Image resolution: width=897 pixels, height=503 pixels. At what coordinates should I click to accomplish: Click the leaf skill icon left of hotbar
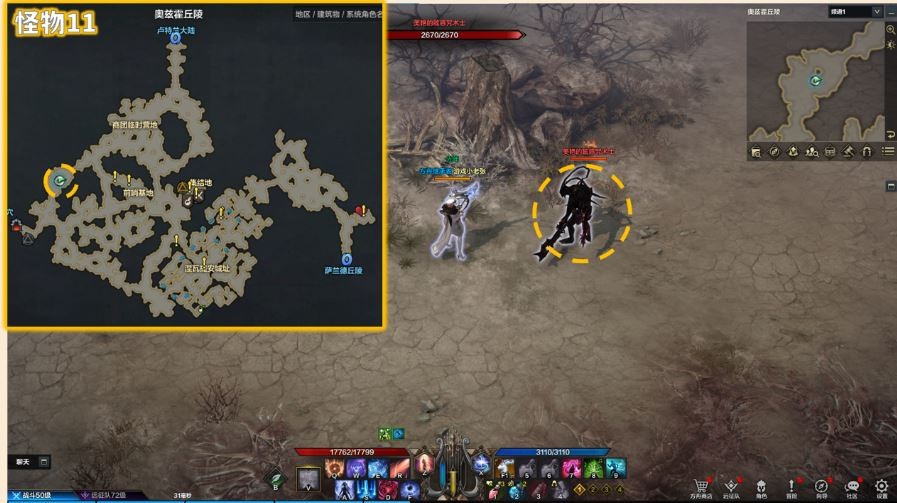point(277,478)
